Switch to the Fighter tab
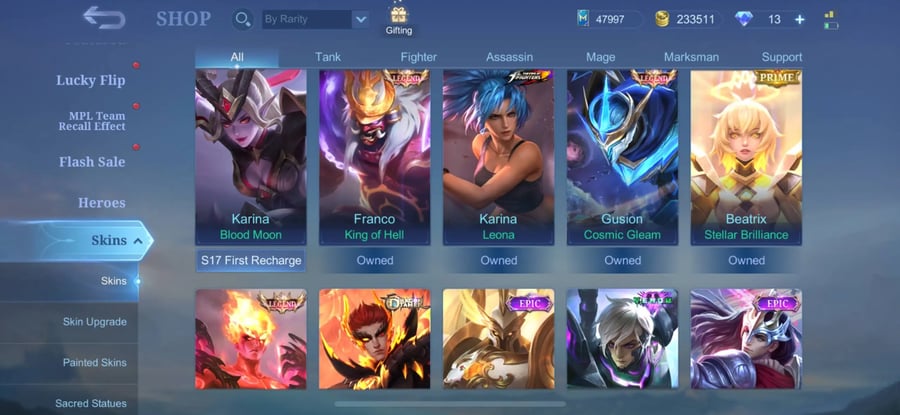This screenshot has height=415, width=900. pos(419,57)
